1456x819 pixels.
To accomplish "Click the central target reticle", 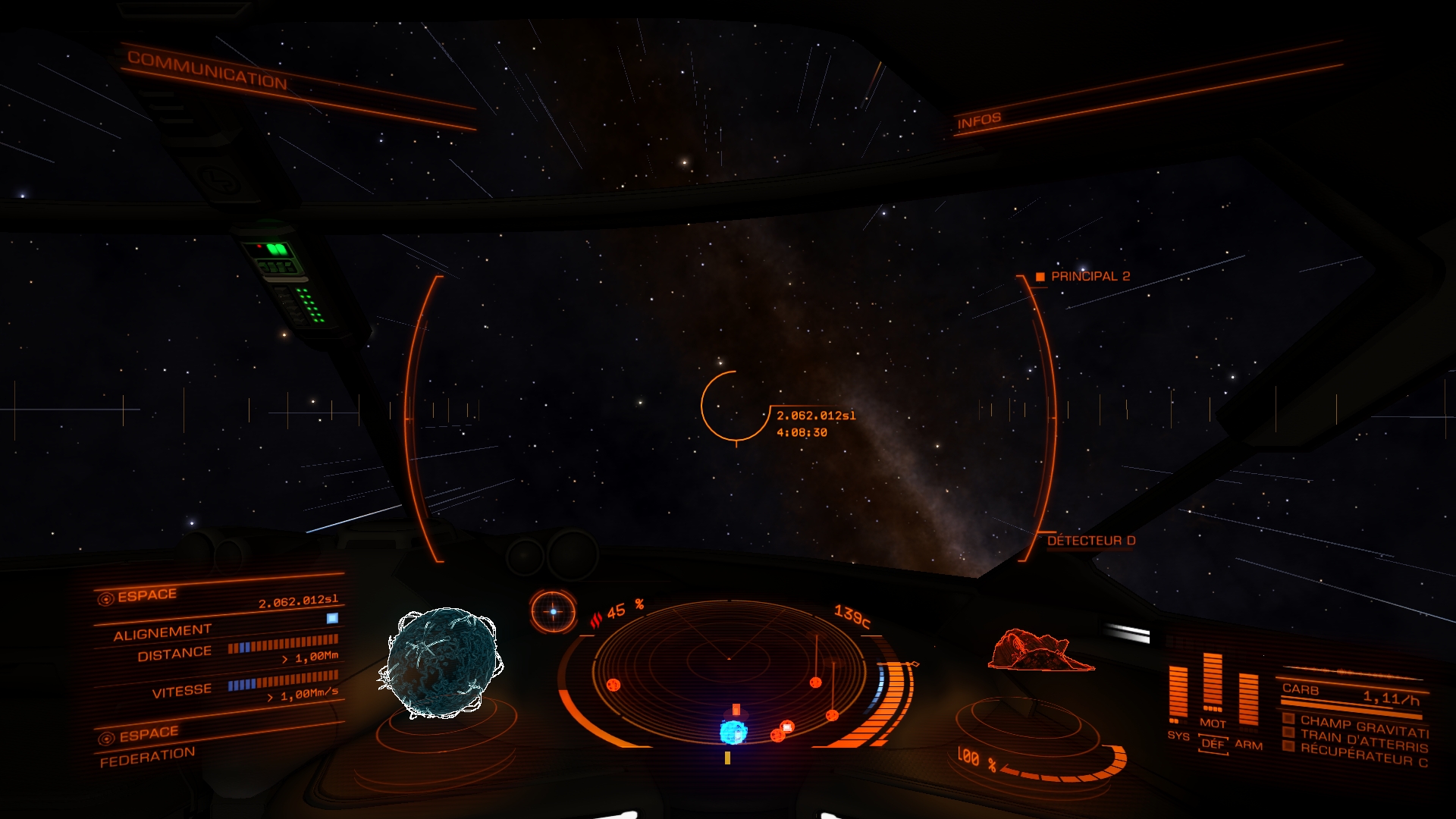I will (734, 406).
